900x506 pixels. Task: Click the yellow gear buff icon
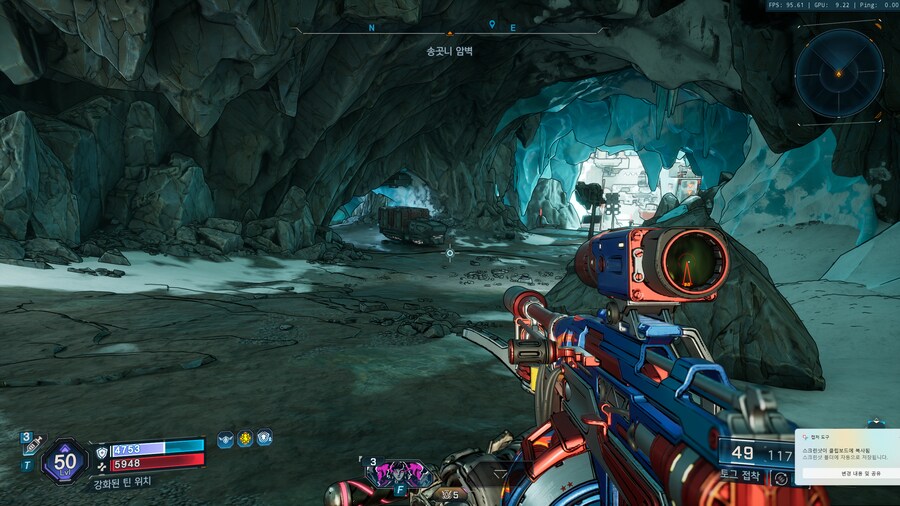click(245, 438)
